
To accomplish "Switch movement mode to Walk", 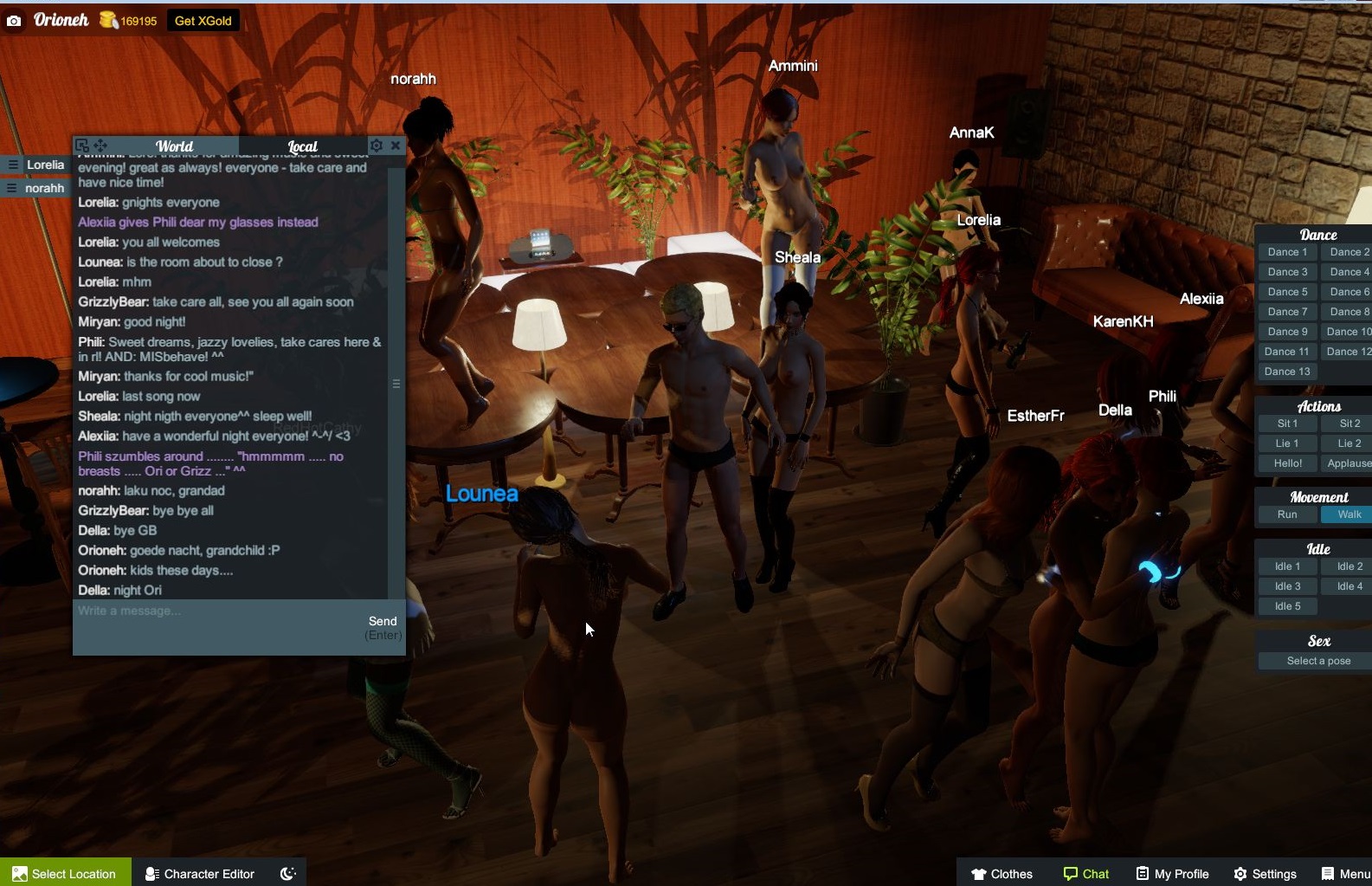I will point(1347,514).
